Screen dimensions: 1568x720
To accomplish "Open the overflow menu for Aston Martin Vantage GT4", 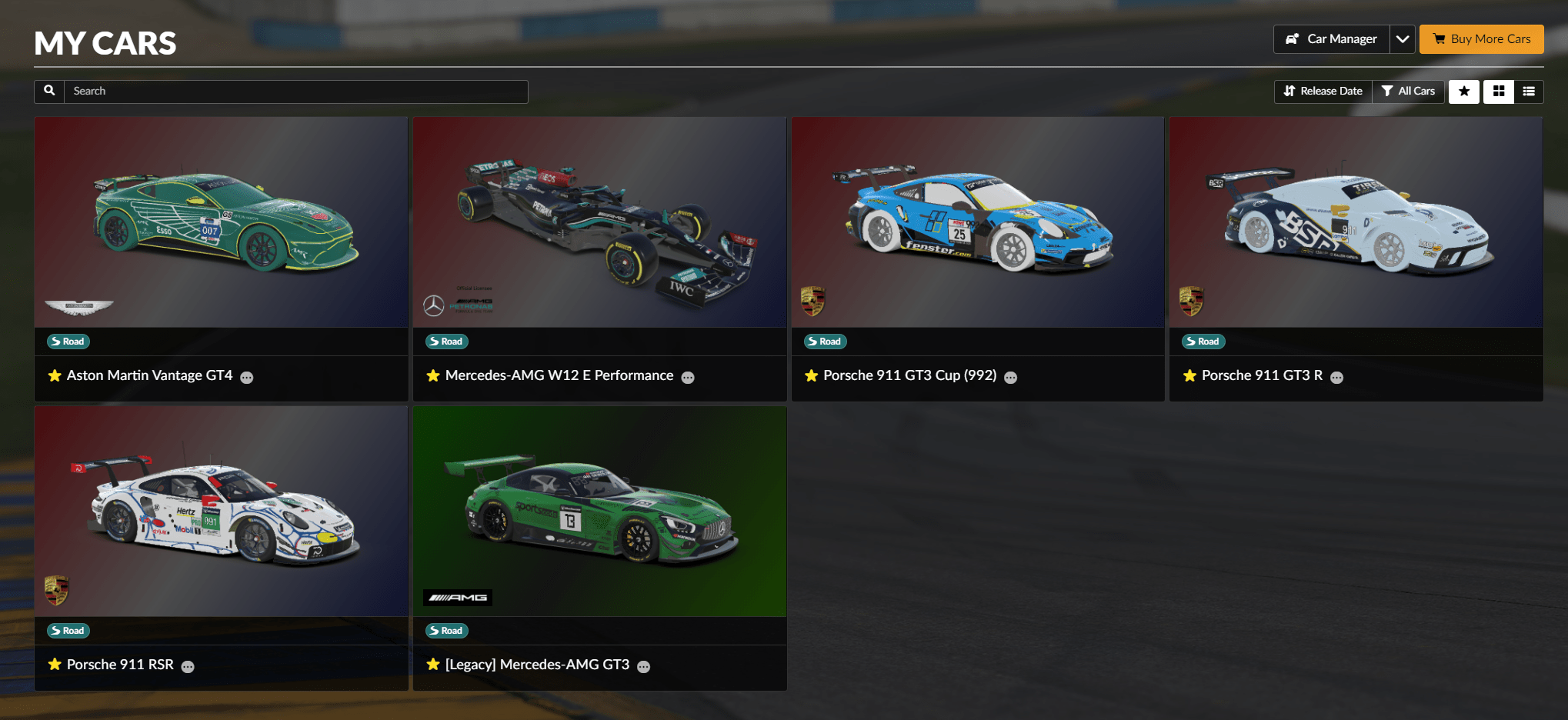I will tap(246, 378).
